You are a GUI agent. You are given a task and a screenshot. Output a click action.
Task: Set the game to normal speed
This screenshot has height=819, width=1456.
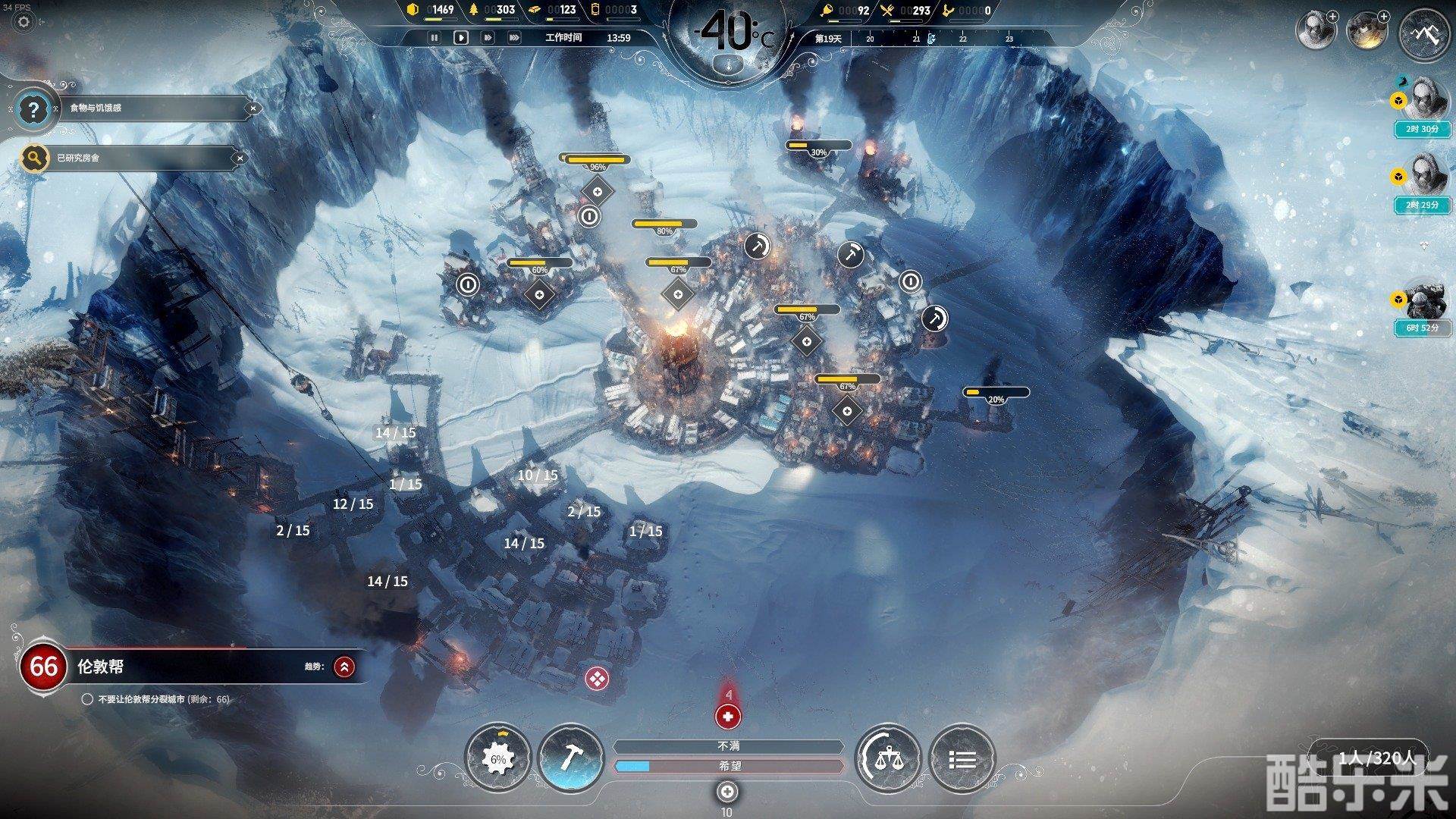click(460, 37)
